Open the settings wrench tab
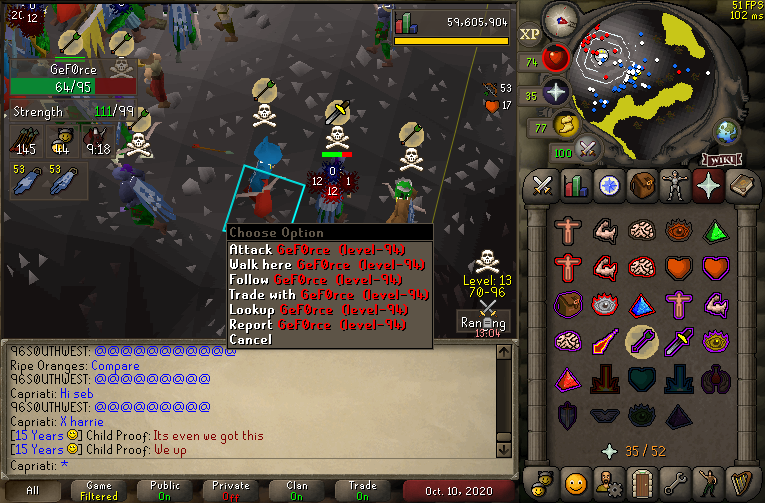The width and height of the screenshot is (765, 503). point(675,481)
